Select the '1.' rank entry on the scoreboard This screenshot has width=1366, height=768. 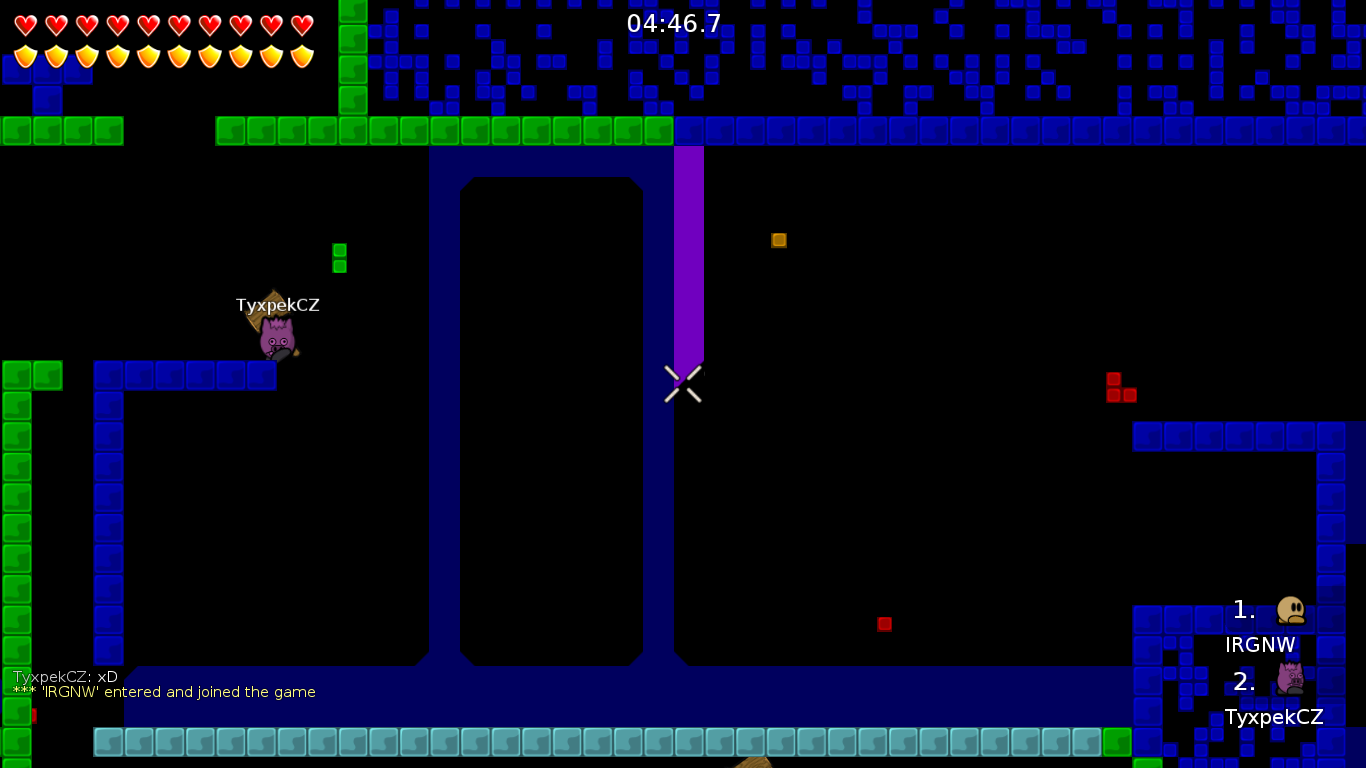(x=1243, y=609)
